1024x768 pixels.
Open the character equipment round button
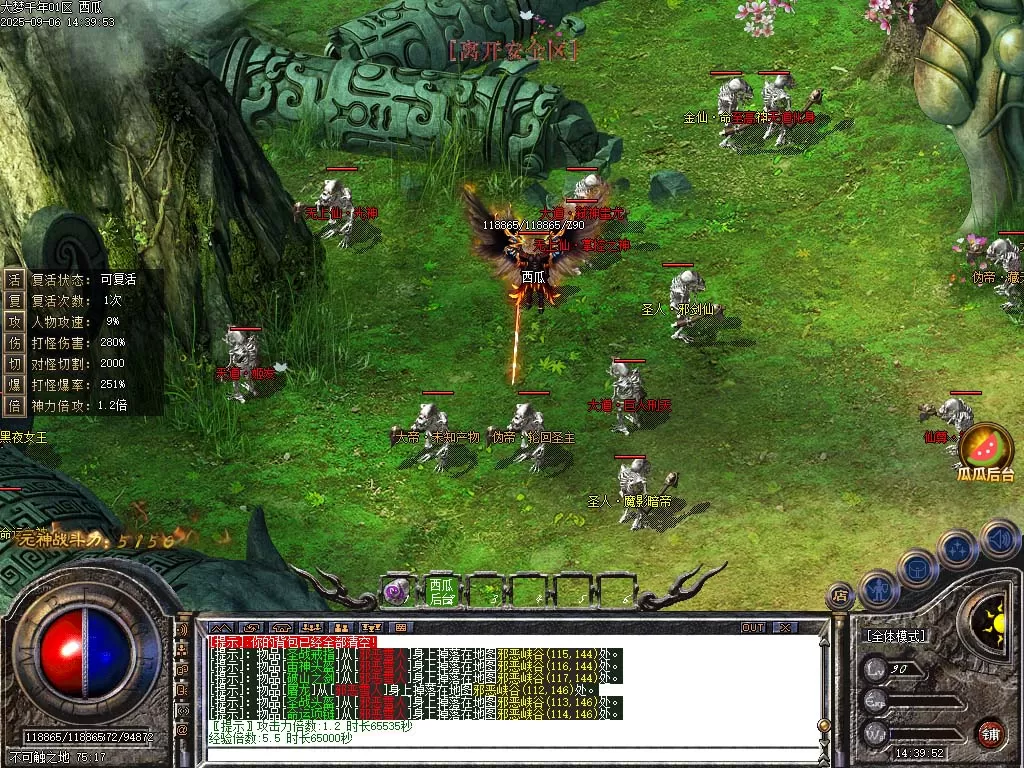(x=878, y=589)
